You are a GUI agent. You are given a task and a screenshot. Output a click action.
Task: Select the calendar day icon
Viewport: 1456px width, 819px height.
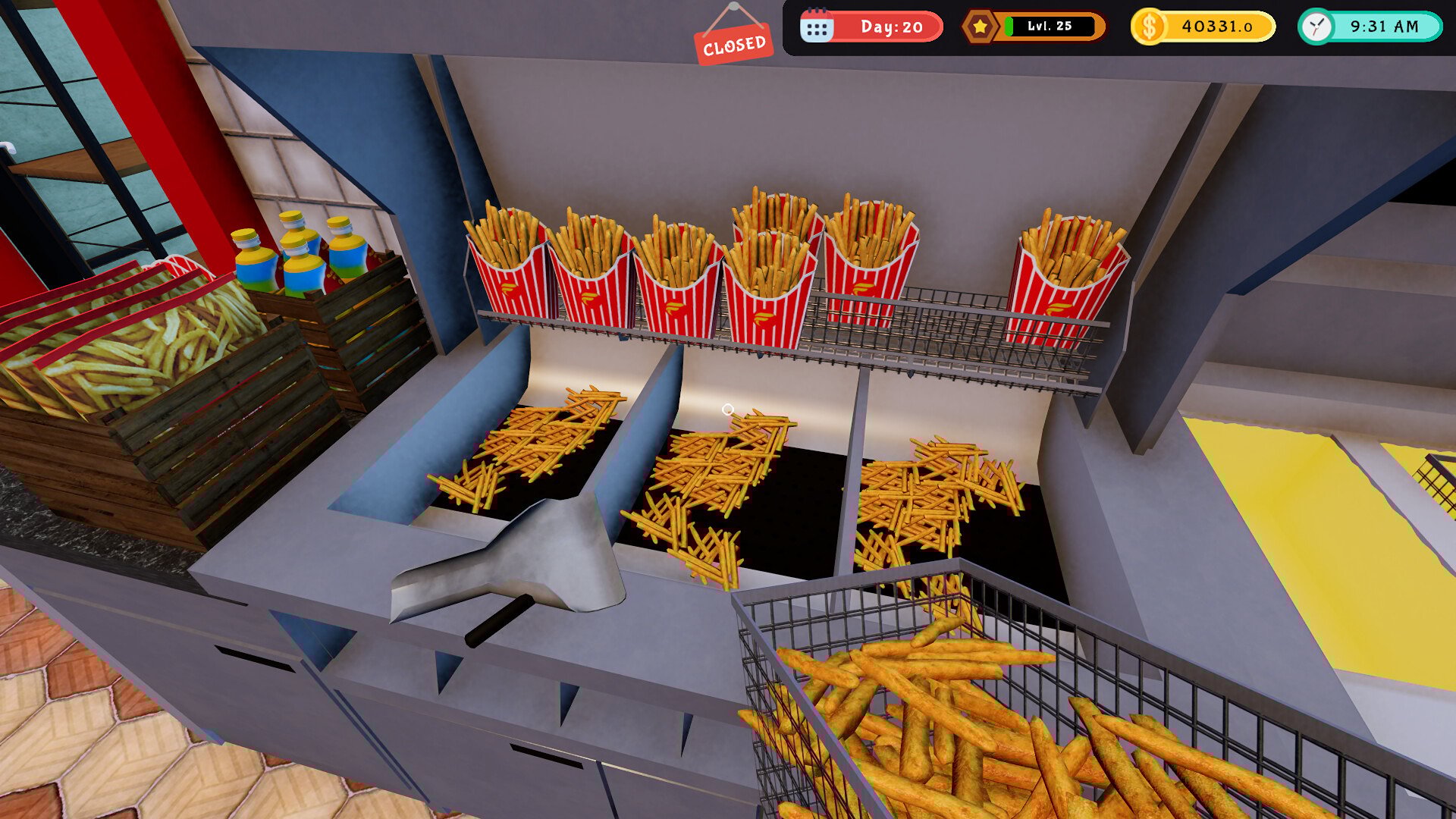point(817,27)
